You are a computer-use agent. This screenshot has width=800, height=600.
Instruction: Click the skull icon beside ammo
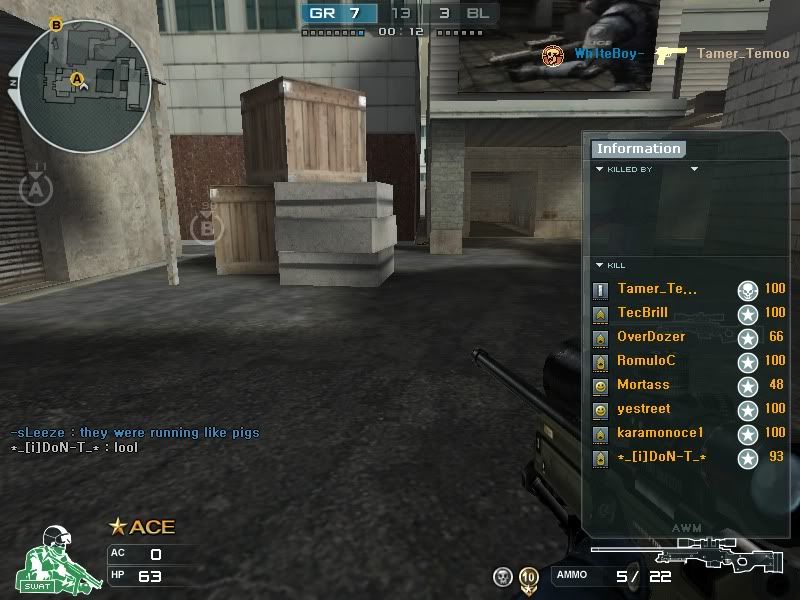pyautogui.click(x=503, y=576)
